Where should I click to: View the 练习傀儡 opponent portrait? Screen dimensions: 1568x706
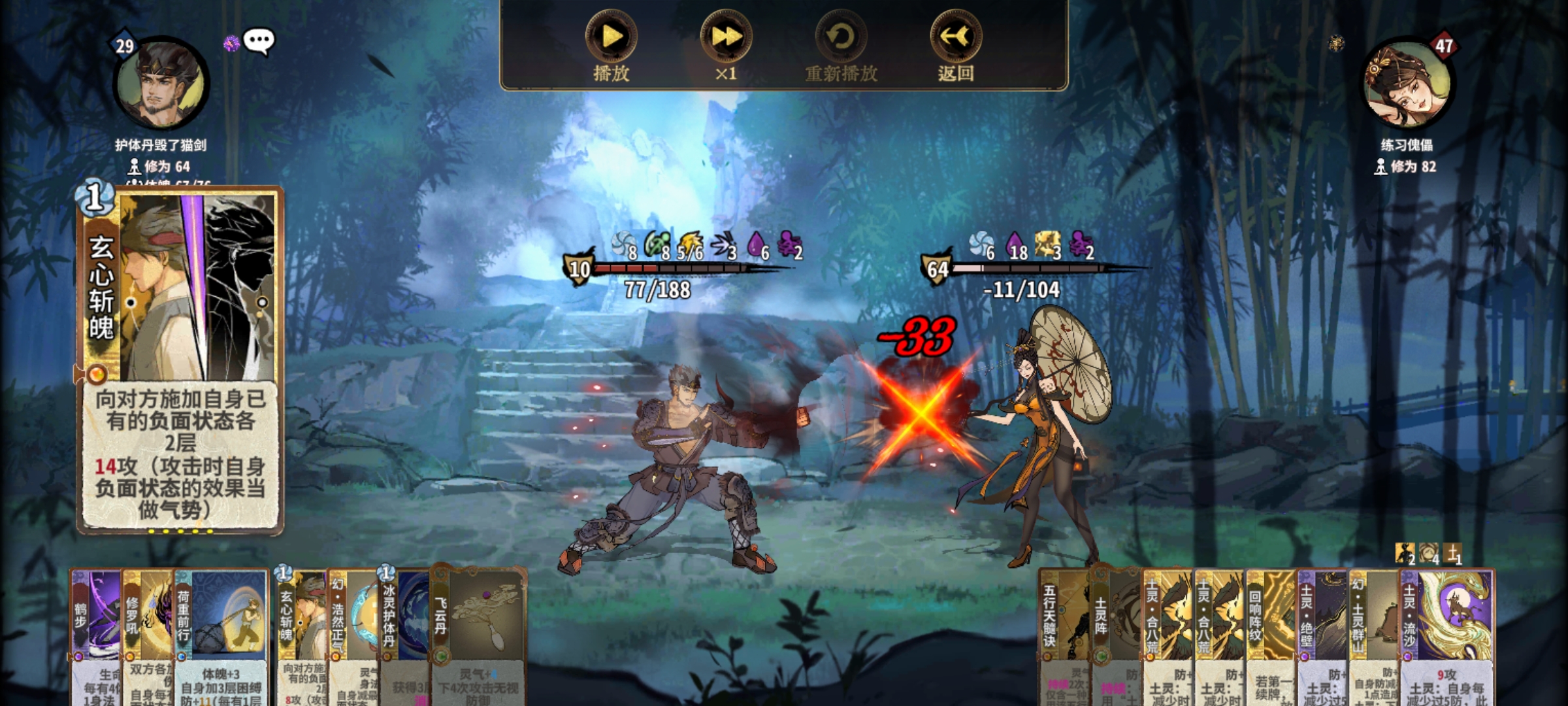1407,84
